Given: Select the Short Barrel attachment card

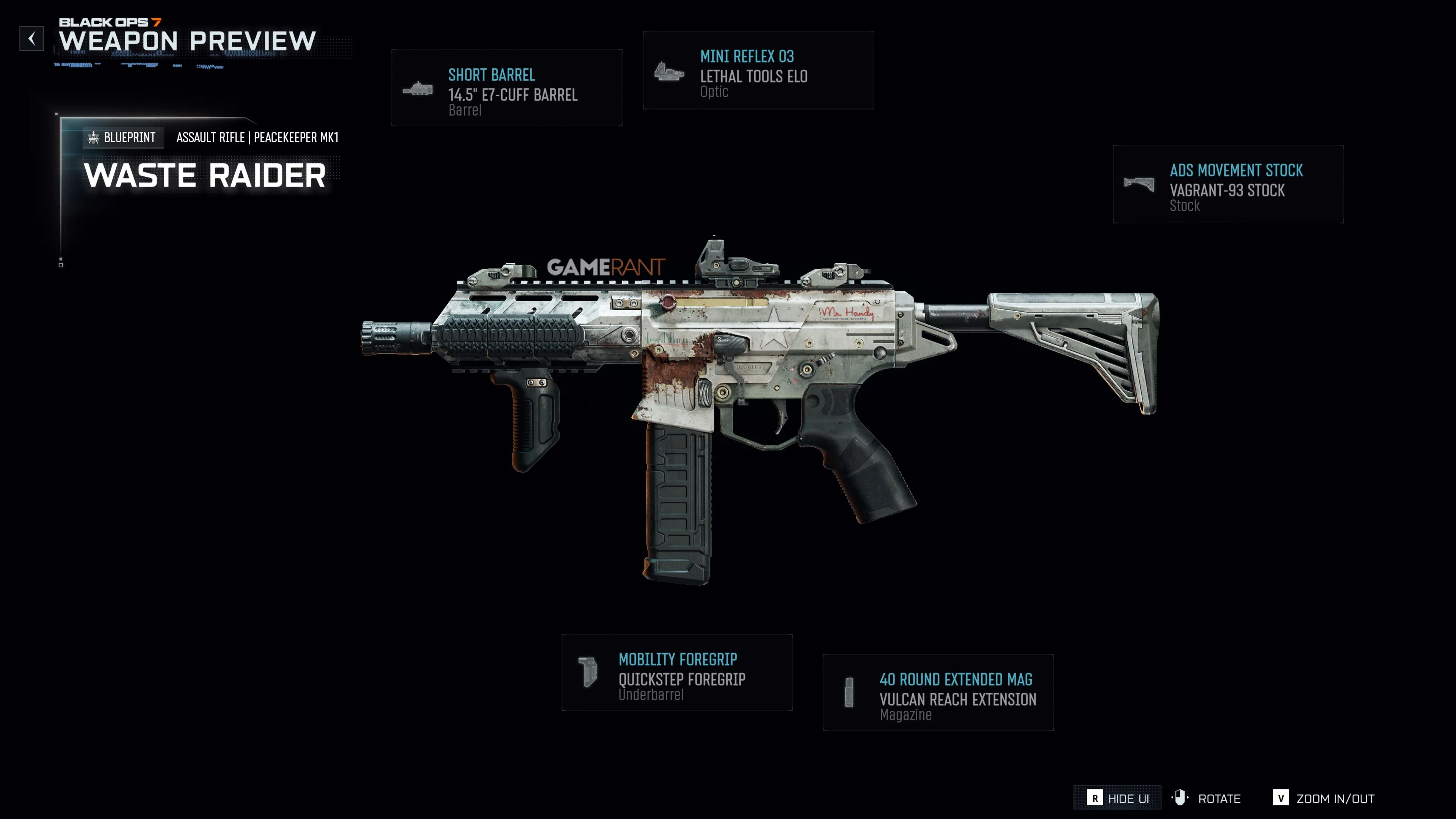Looking at the screenshot, I should tap(507, 88).
